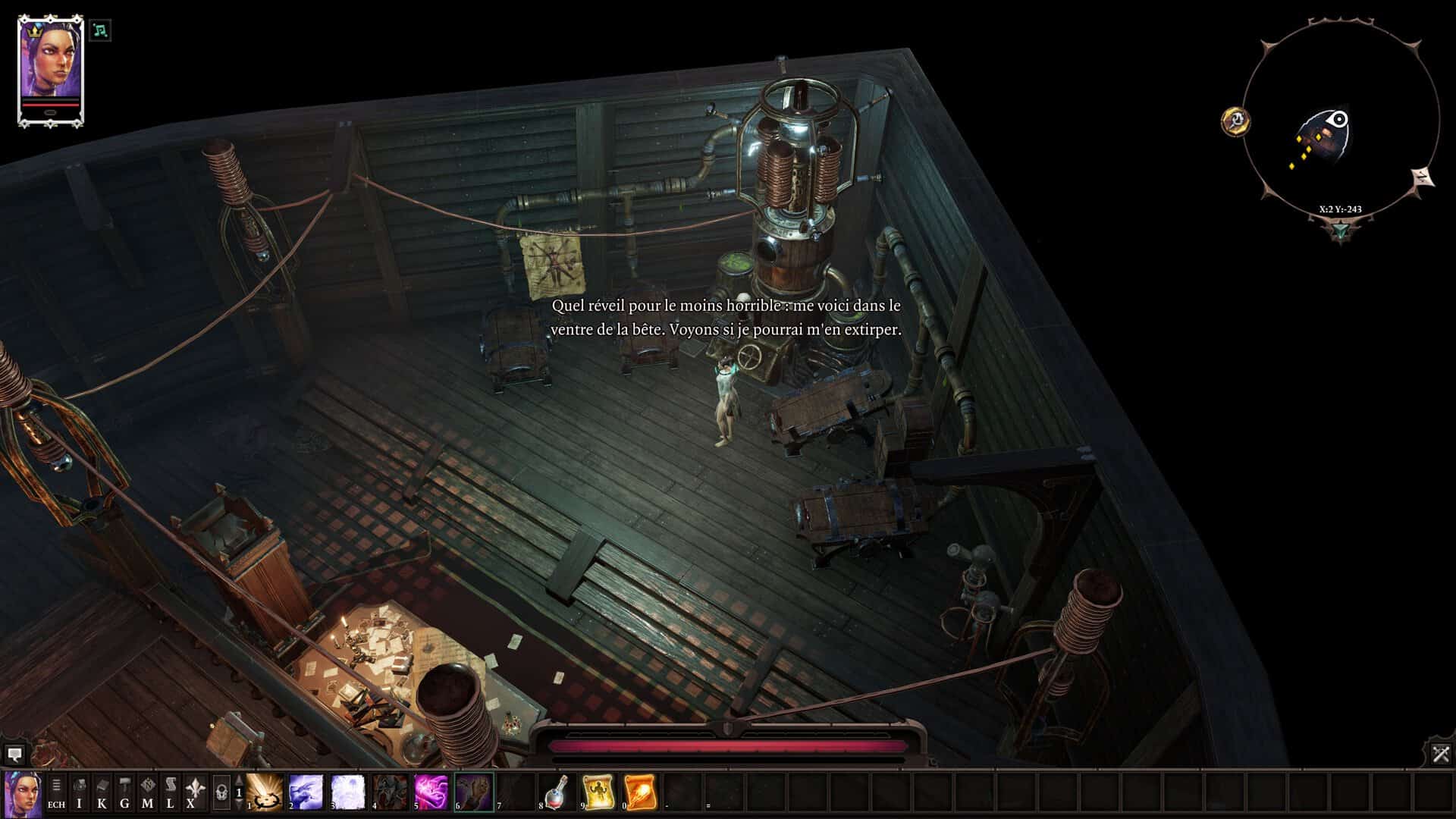Click the green music note status icon
The height and width of the screenshot is (819, 1456).
pos(100,30)
